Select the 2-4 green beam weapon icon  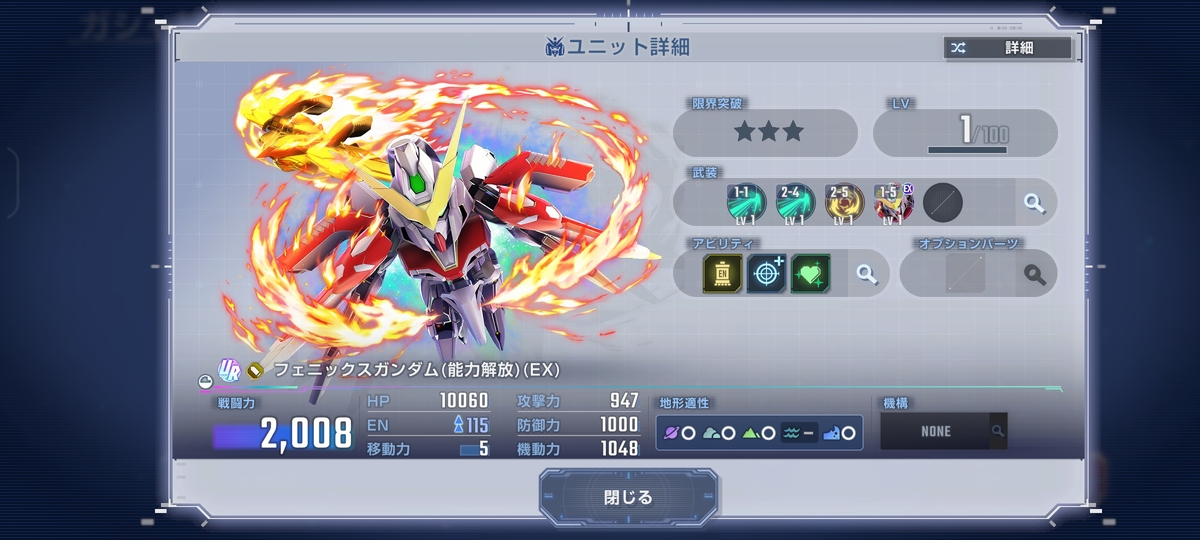[x=795, y=202]
